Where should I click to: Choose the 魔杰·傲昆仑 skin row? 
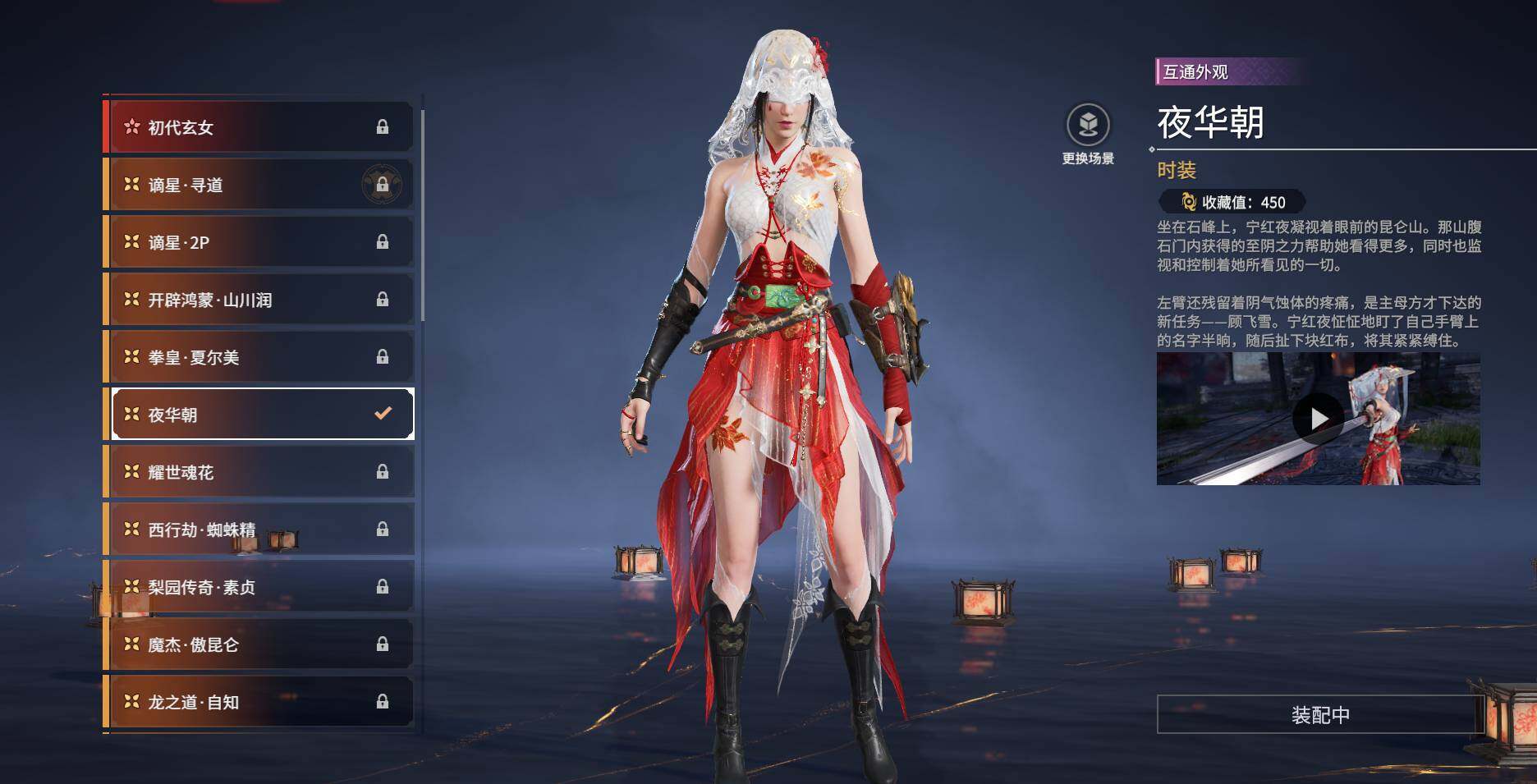[x=259, y=644]
